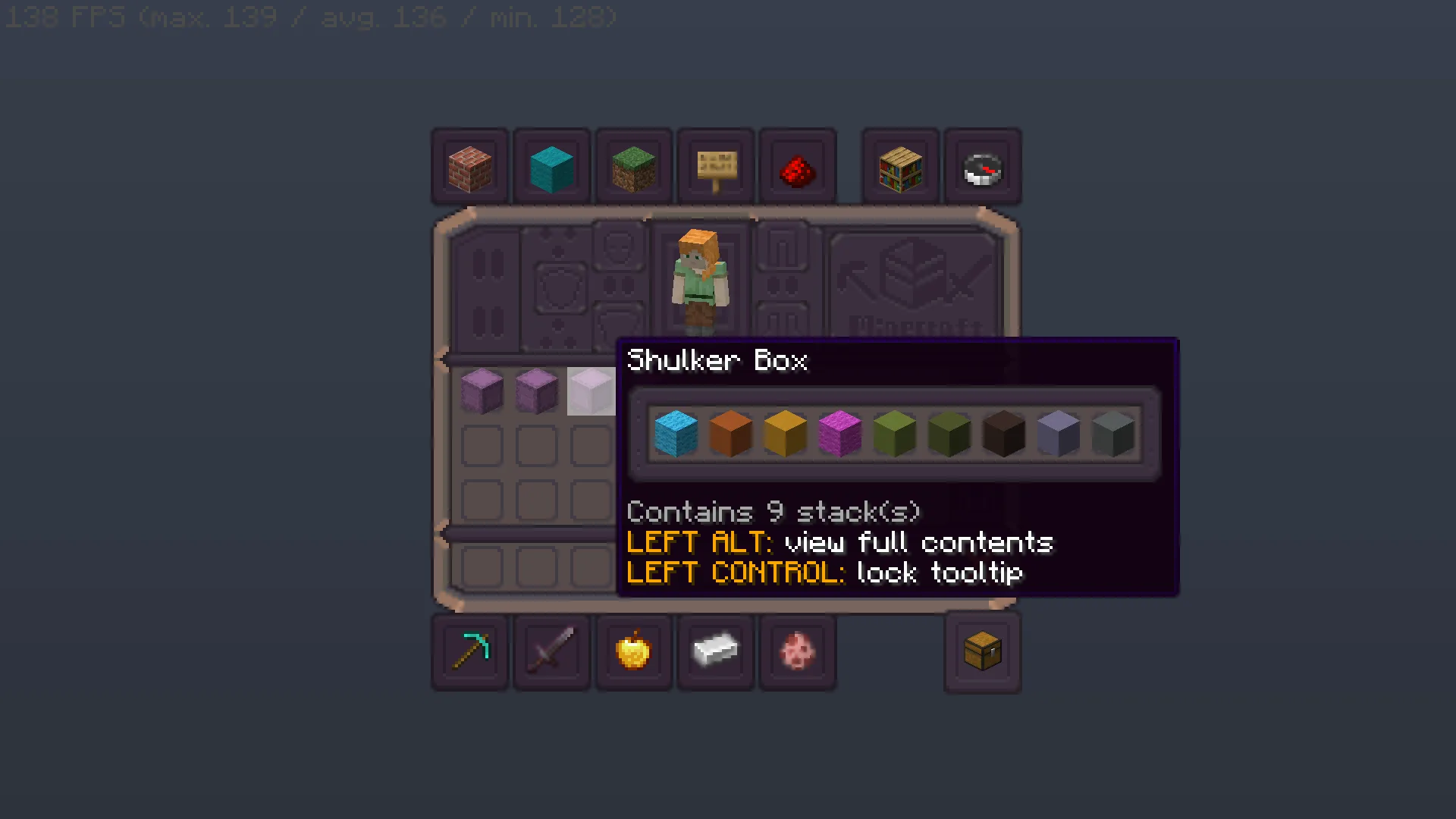Viewport: 1456px width, 819px height.
Task: Click the light blue block in the shulker preview
Action: tap(676, 434)
